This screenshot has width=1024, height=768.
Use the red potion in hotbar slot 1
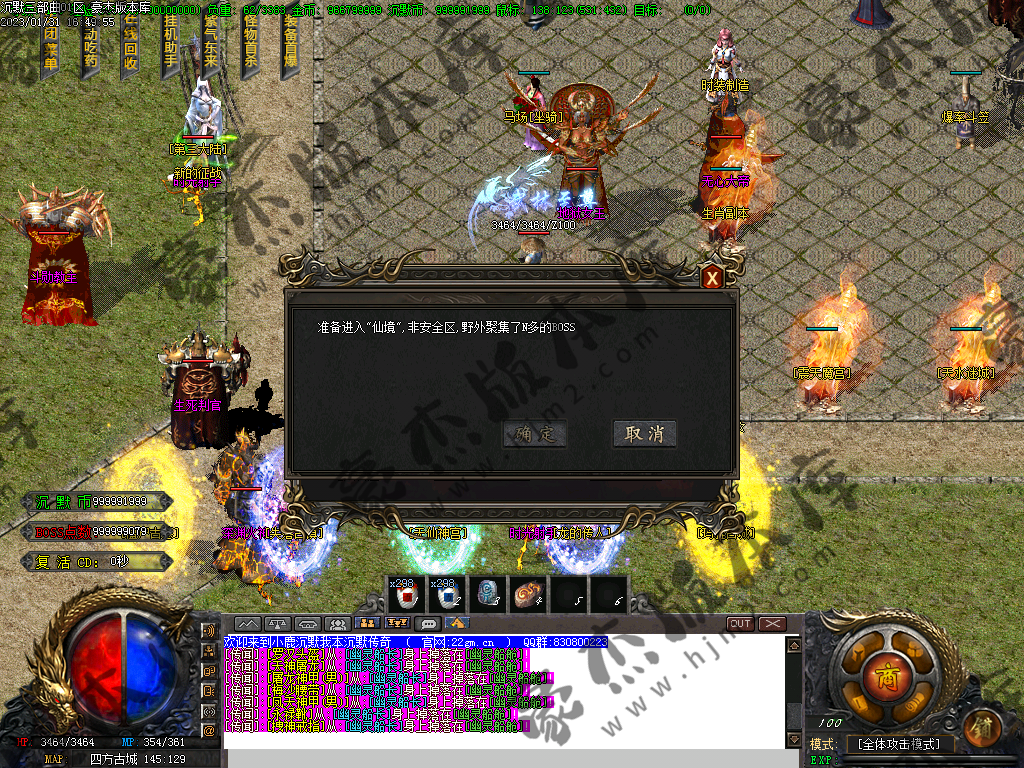pos(406,595)
